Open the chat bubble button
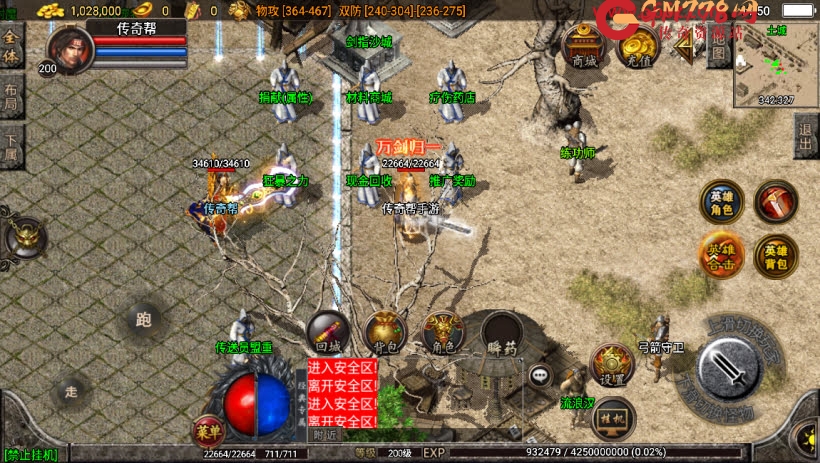This screenshot has width=820, height=463. click(541, 375)
